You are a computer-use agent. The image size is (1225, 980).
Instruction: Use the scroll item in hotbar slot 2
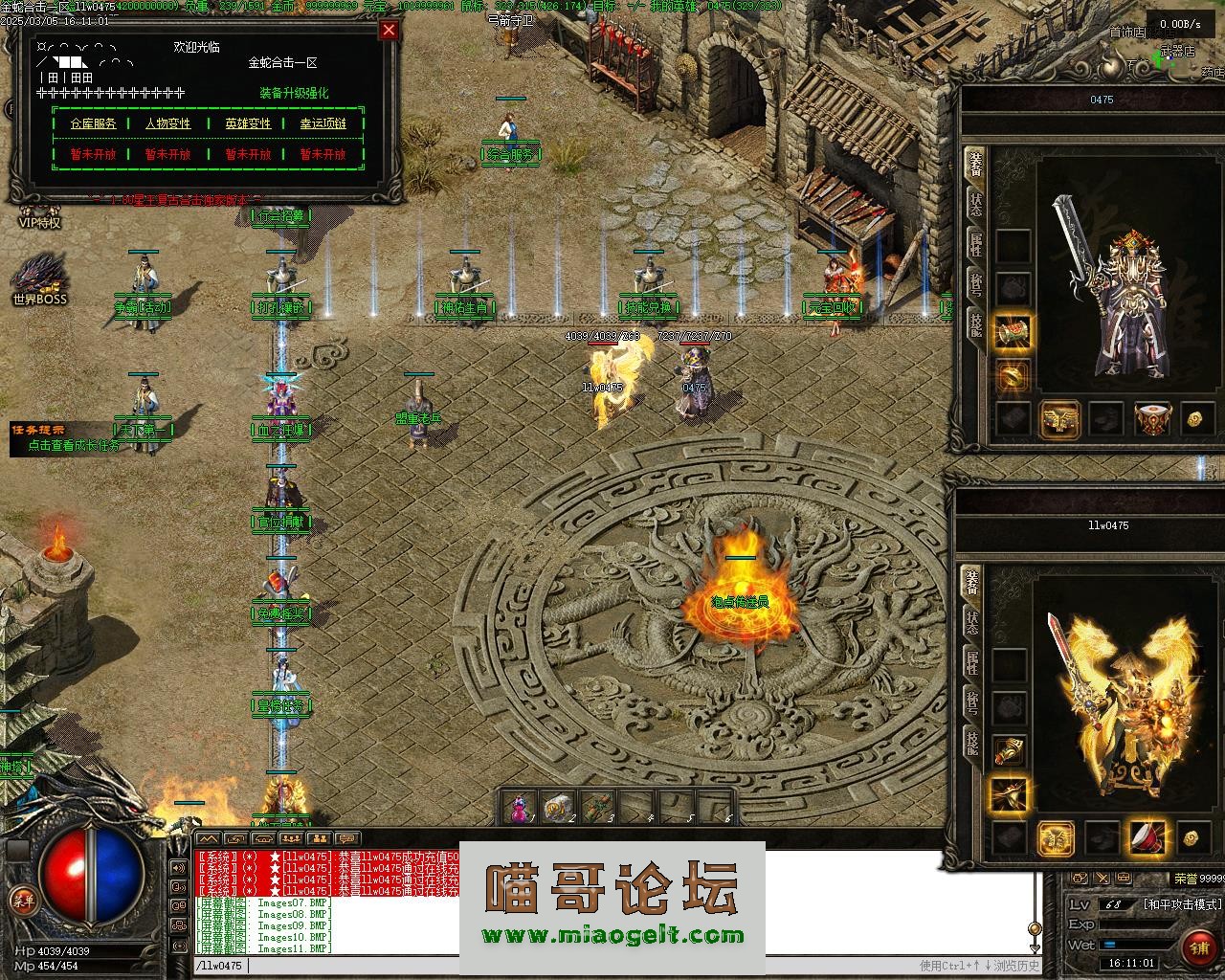click(557, 809)
